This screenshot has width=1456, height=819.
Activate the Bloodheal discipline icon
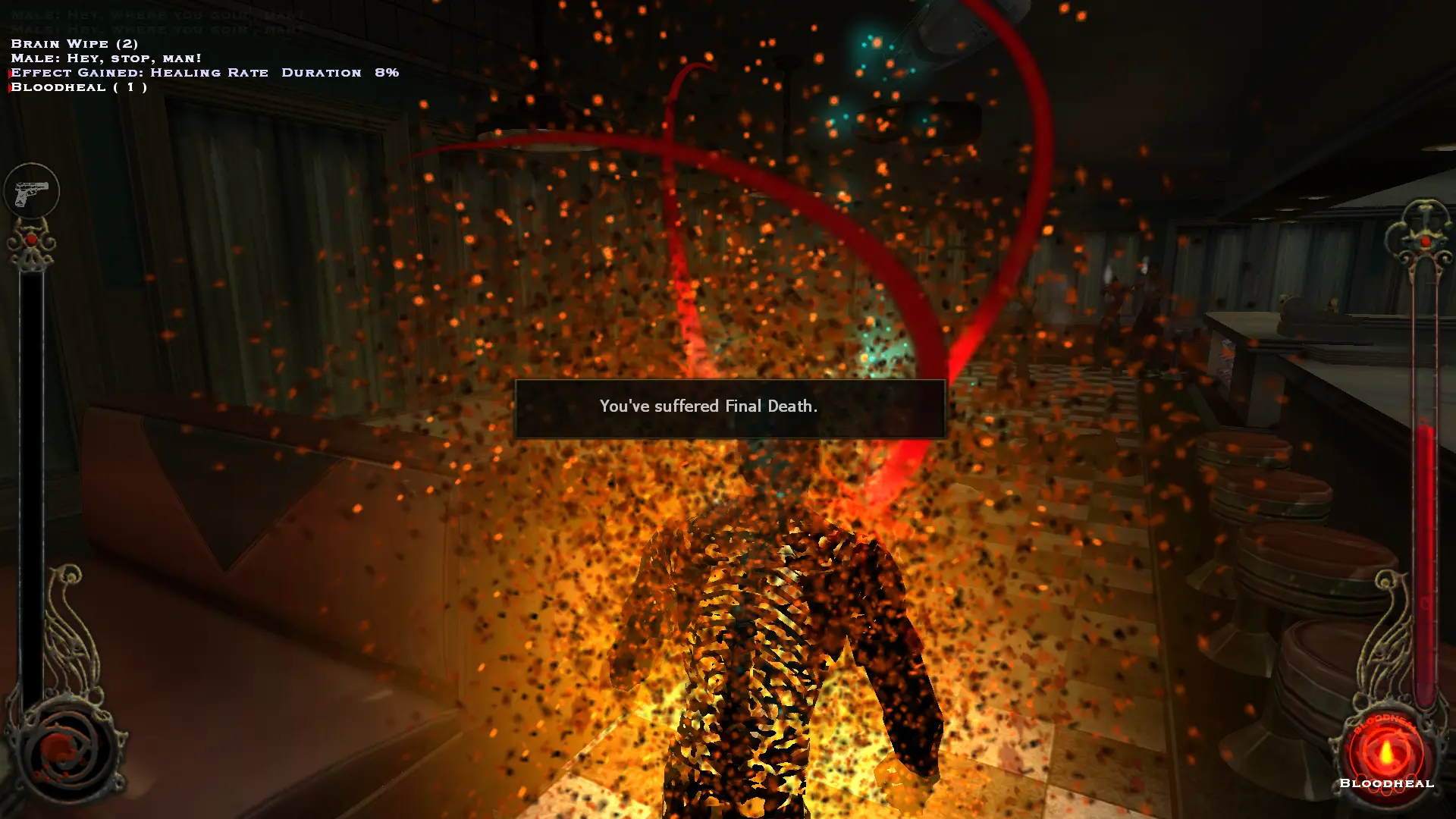[1385, 752]
